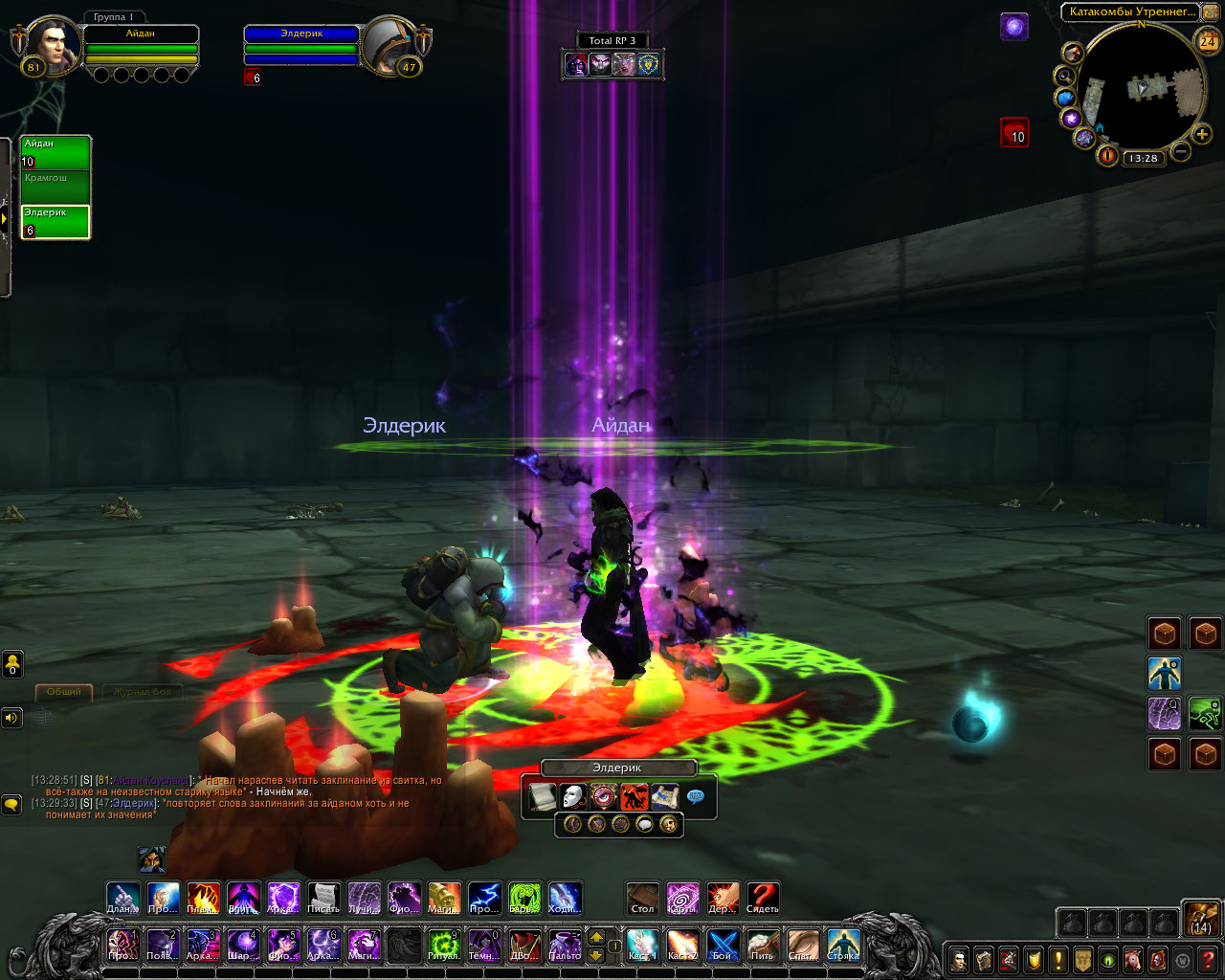This screenshot has width=1225, height=980.
Task: Activate the «Бой» crossed swords macro
Action: coord(723,945)
